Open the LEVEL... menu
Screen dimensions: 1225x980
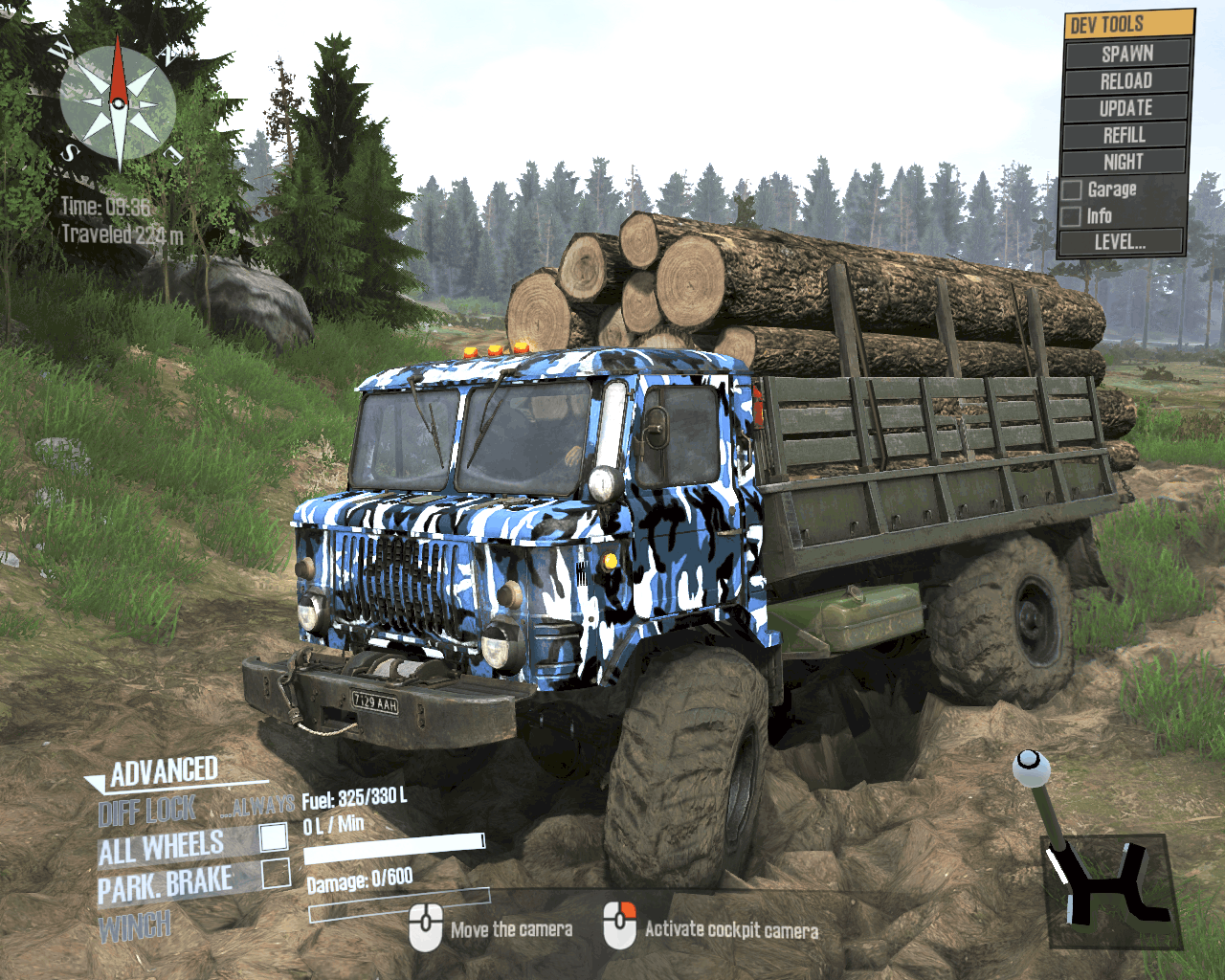pyautogui.click(x=1120, y=242)
